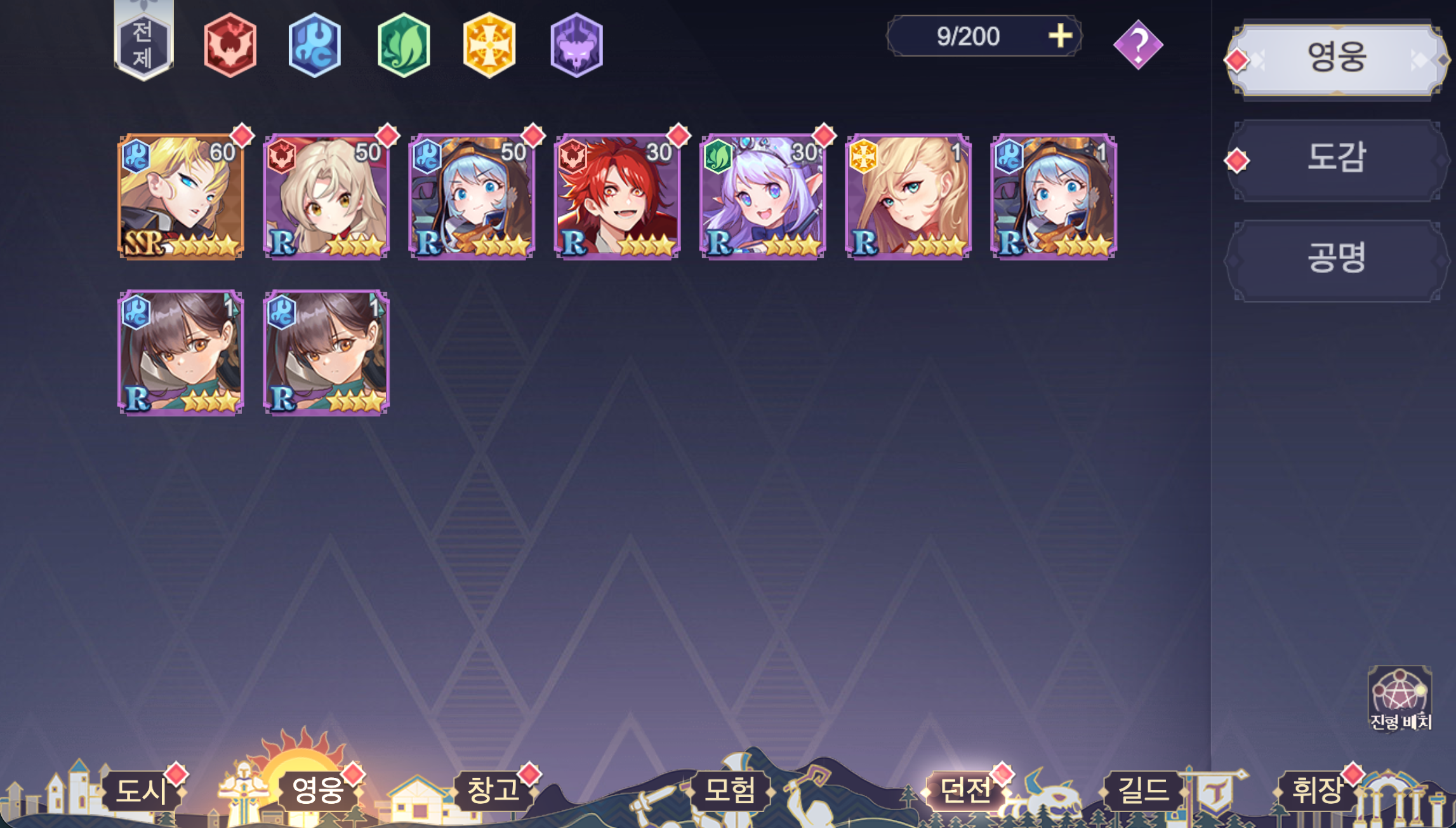The image size is (1456, 828).
Task: Open the purple question mark help
Action: tap(1138, 45)
